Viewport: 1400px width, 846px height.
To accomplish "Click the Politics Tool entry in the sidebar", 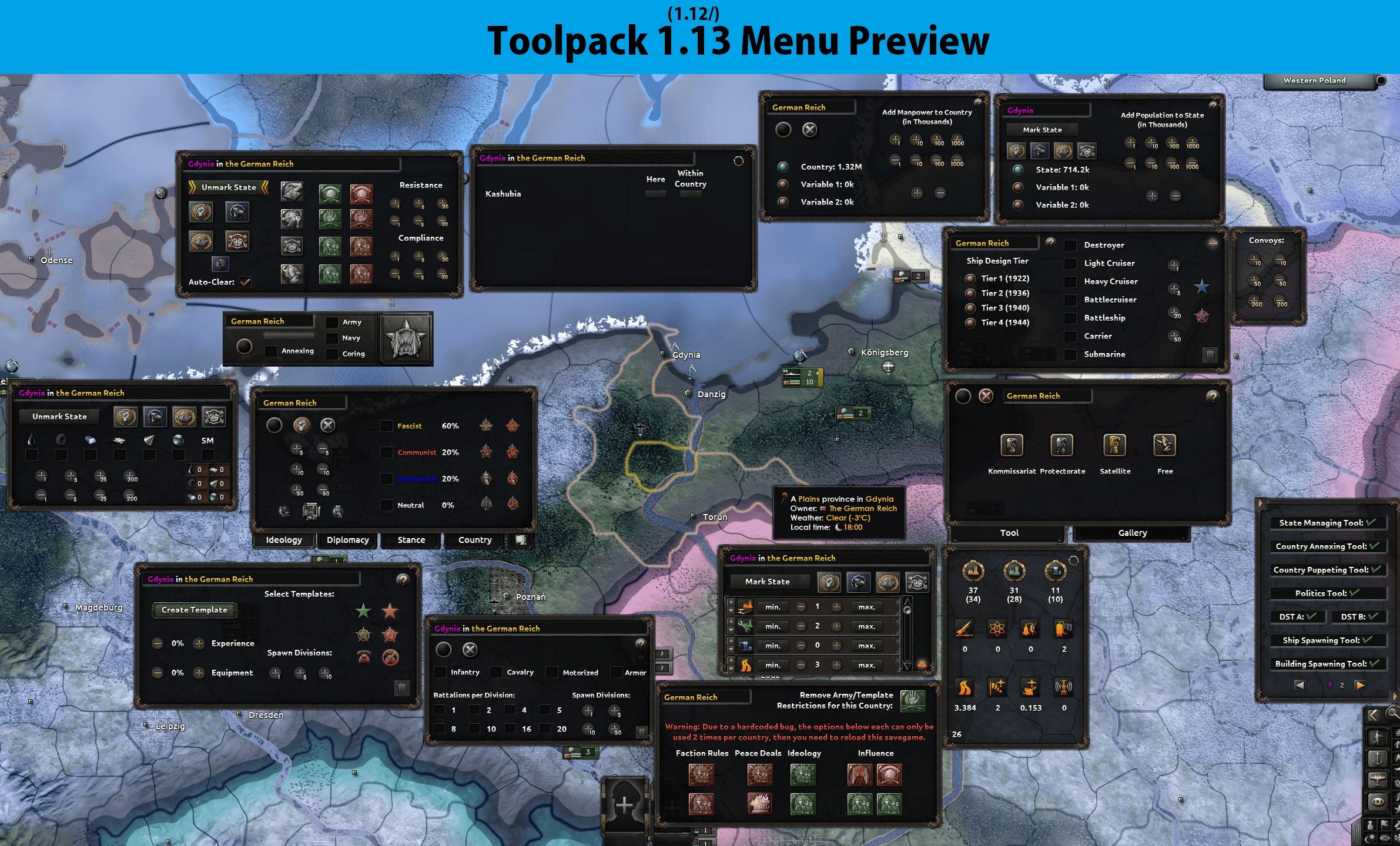I will click(x=1327, y=593).
